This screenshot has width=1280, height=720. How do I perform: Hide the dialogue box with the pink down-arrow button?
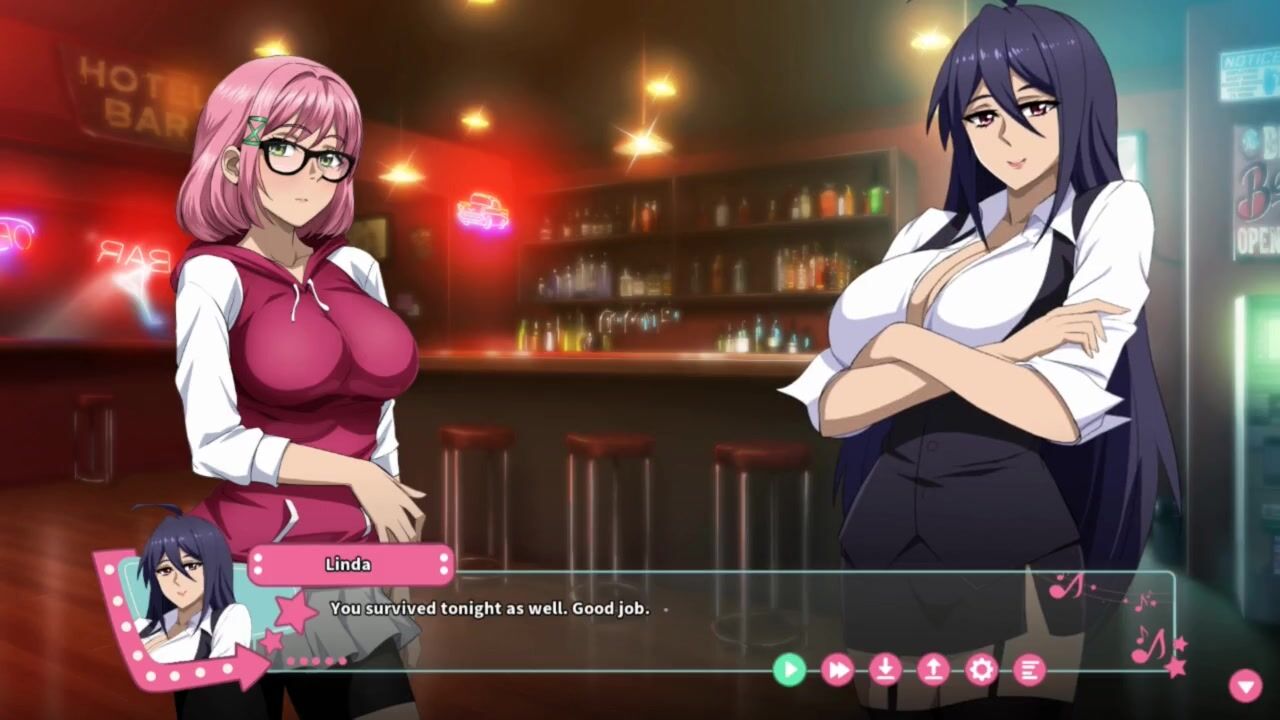1245,685
